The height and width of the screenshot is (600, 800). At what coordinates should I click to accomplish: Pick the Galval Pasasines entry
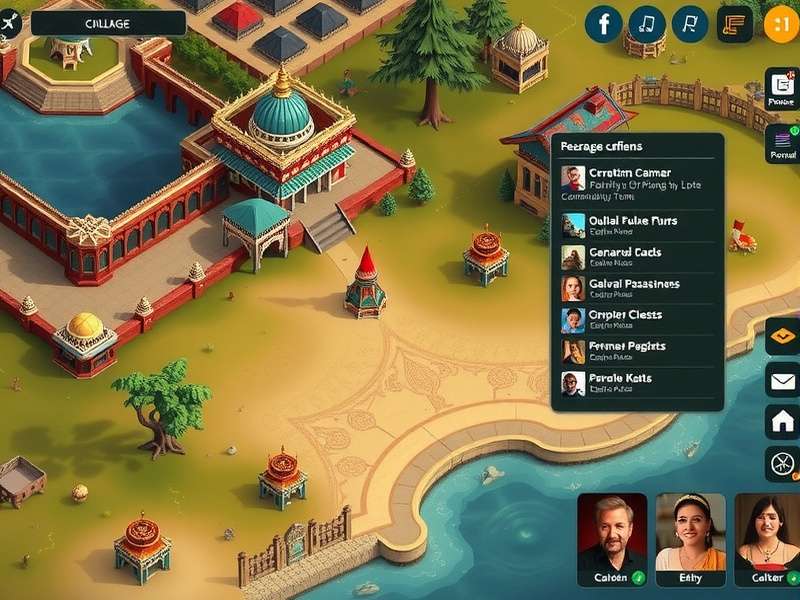pyautogui.click(x=636, y=288)
